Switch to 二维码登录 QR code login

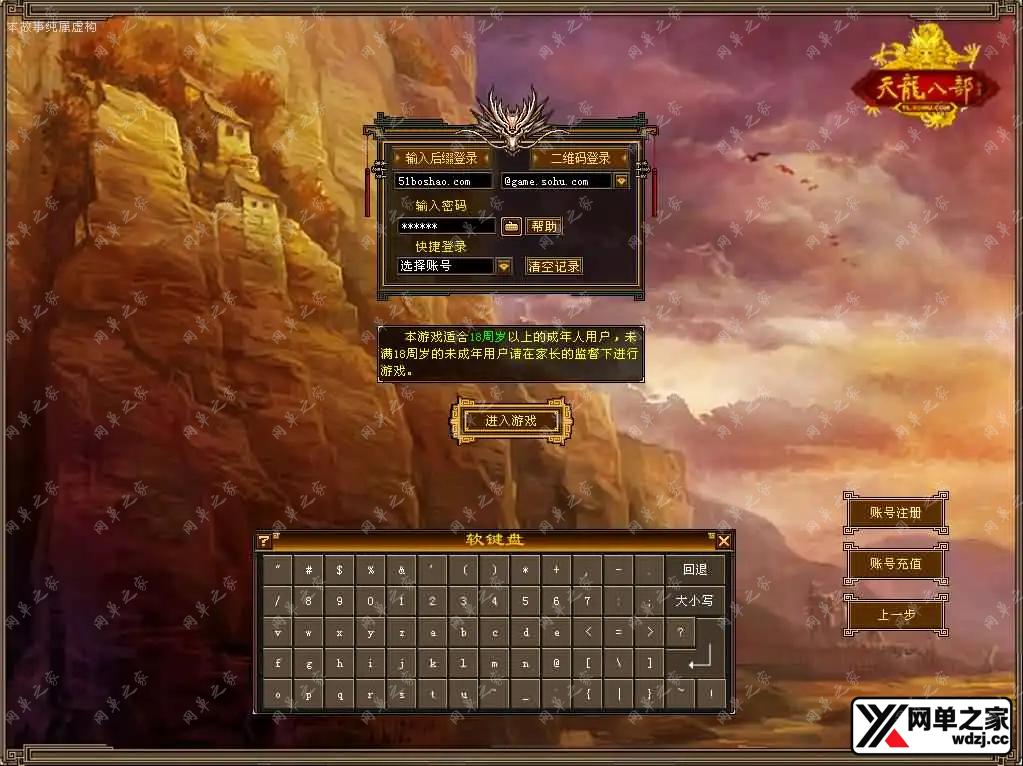tap(580, 158)
